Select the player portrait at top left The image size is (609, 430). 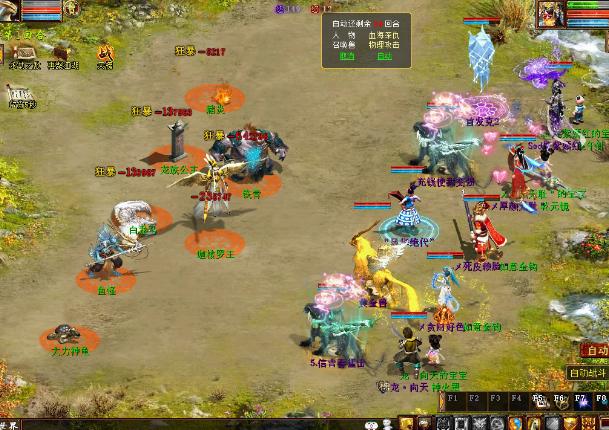click(x=10, y=9)
